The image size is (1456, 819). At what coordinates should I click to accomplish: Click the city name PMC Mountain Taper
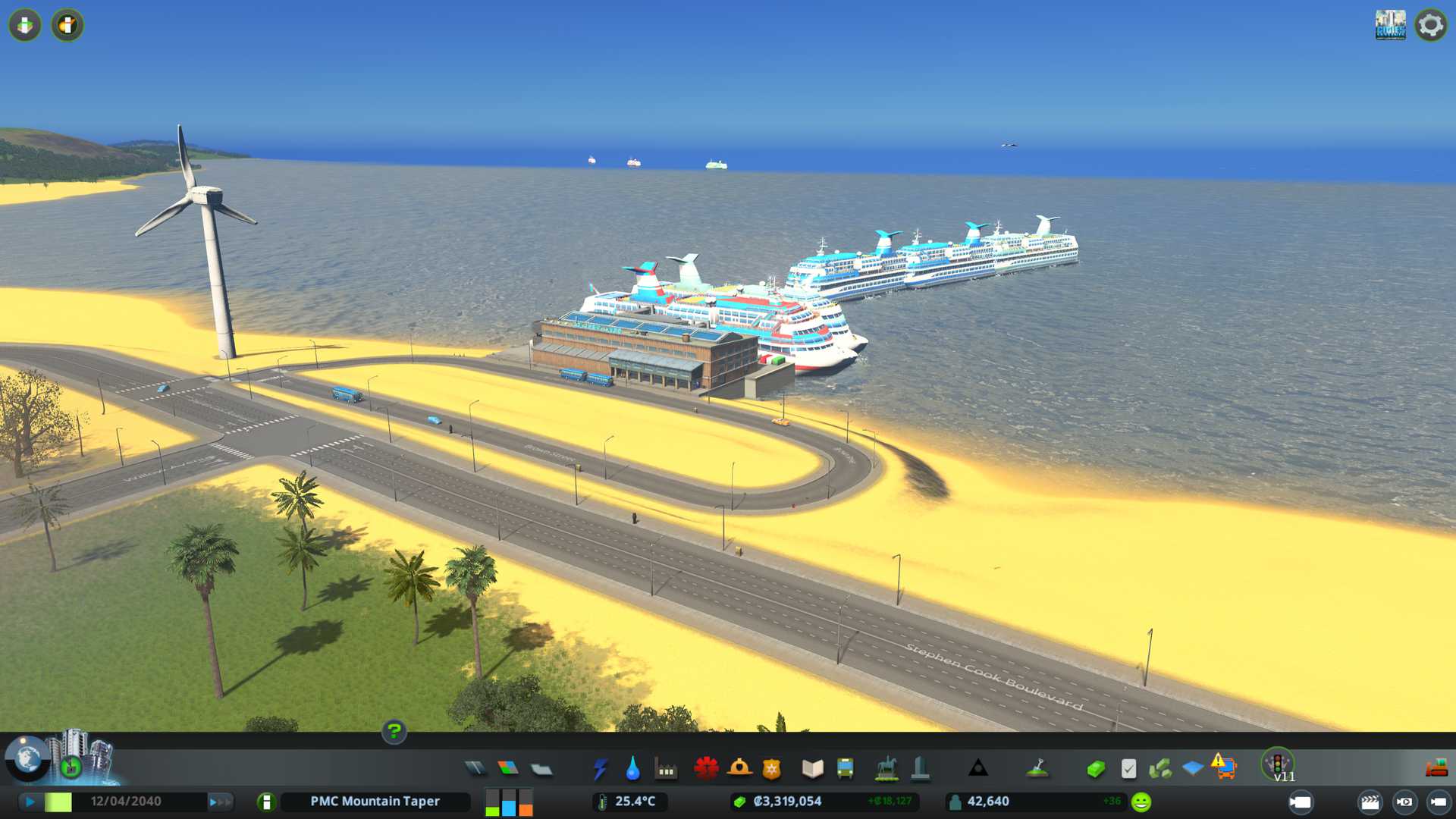(375, 802)
